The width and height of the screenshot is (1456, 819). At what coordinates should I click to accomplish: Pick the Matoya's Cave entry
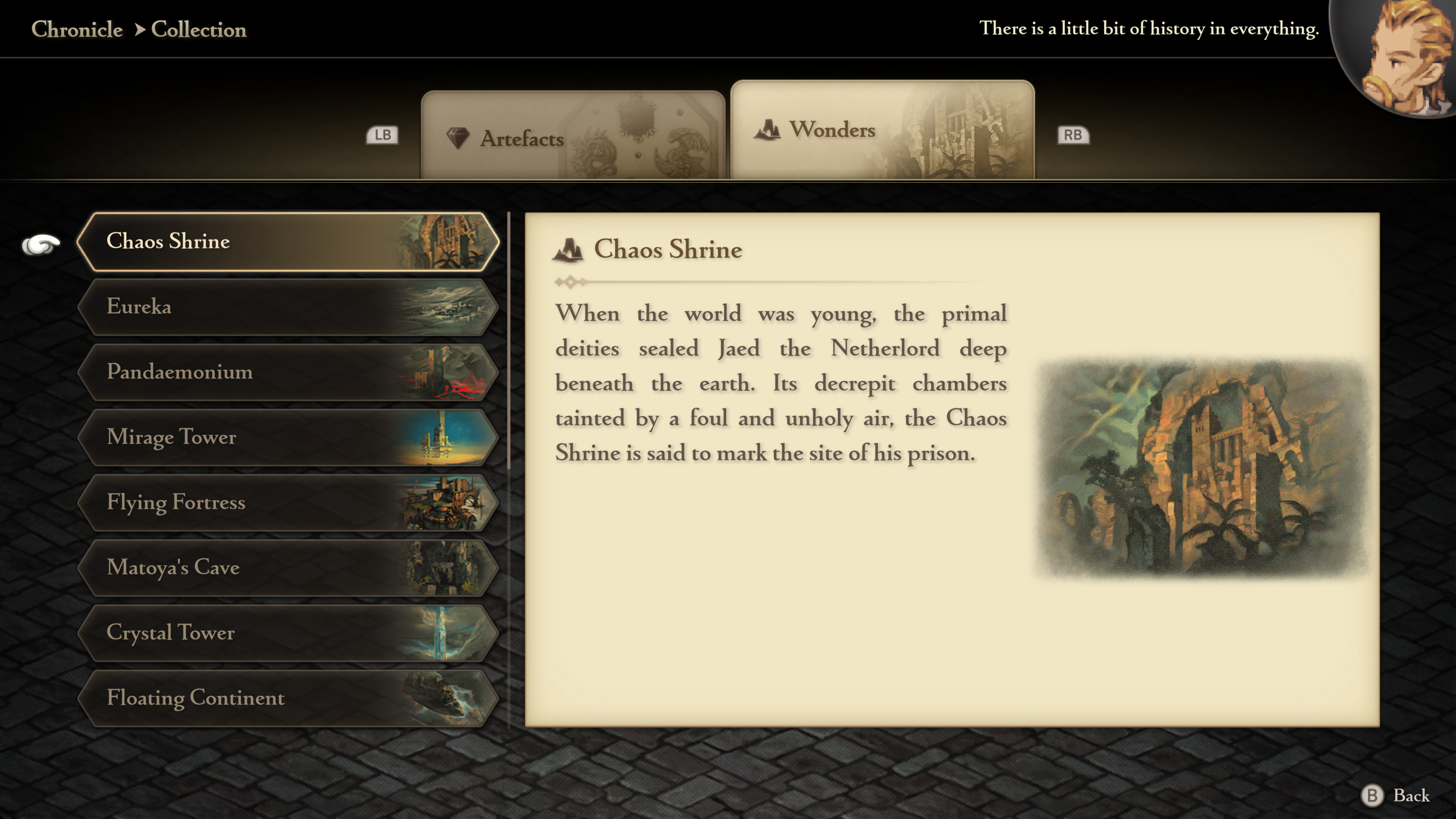tap(288, 568)
